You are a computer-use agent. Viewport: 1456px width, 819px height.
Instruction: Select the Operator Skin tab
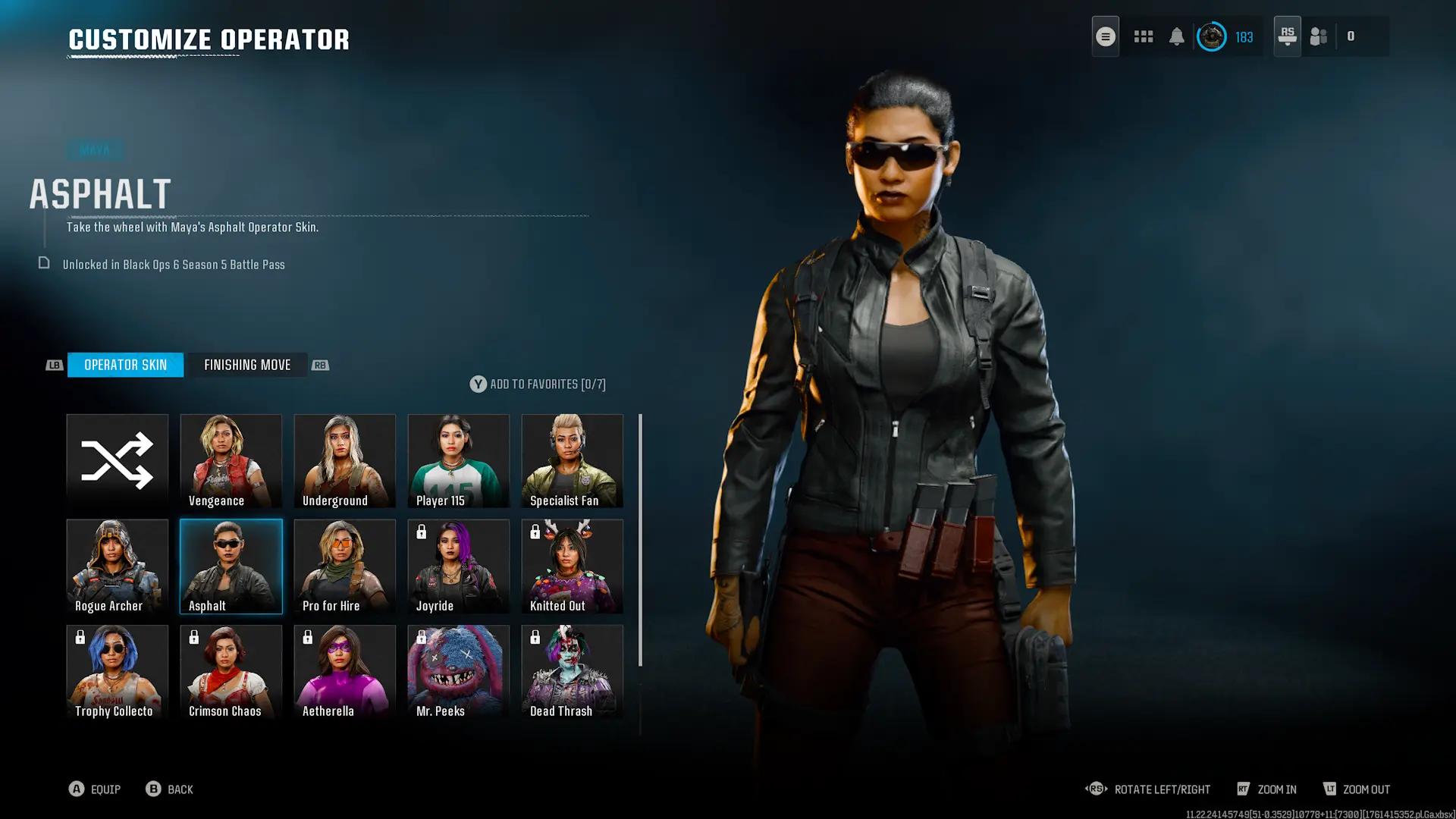125,365
